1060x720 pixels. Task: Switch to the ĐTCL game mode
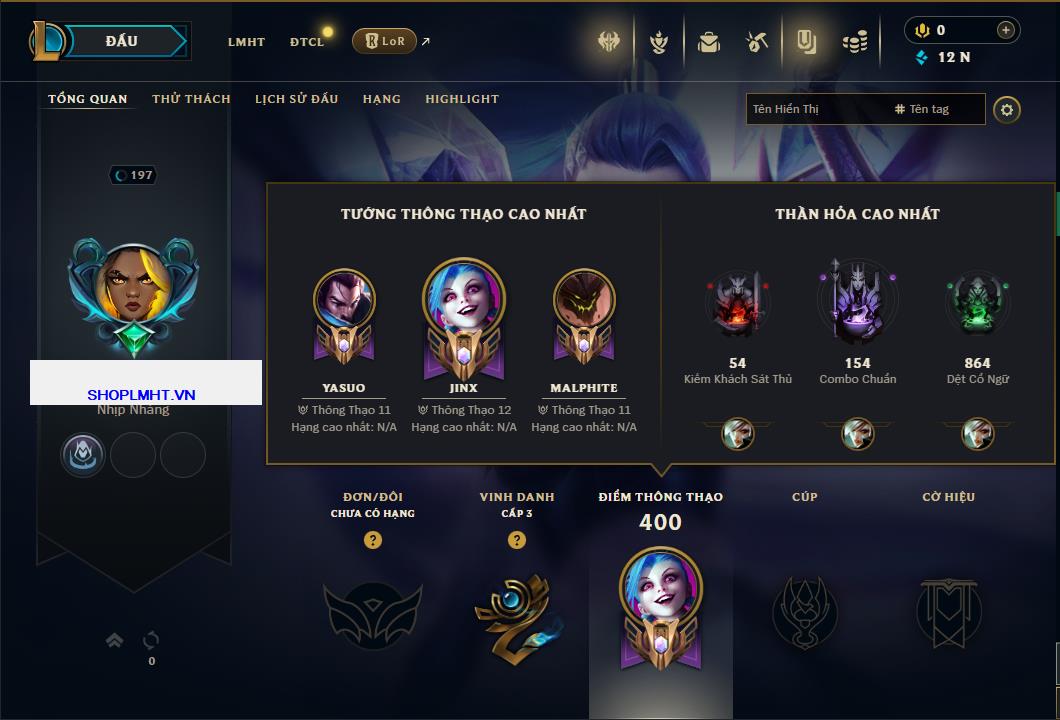pyautogui.click(x=307, y=42)
